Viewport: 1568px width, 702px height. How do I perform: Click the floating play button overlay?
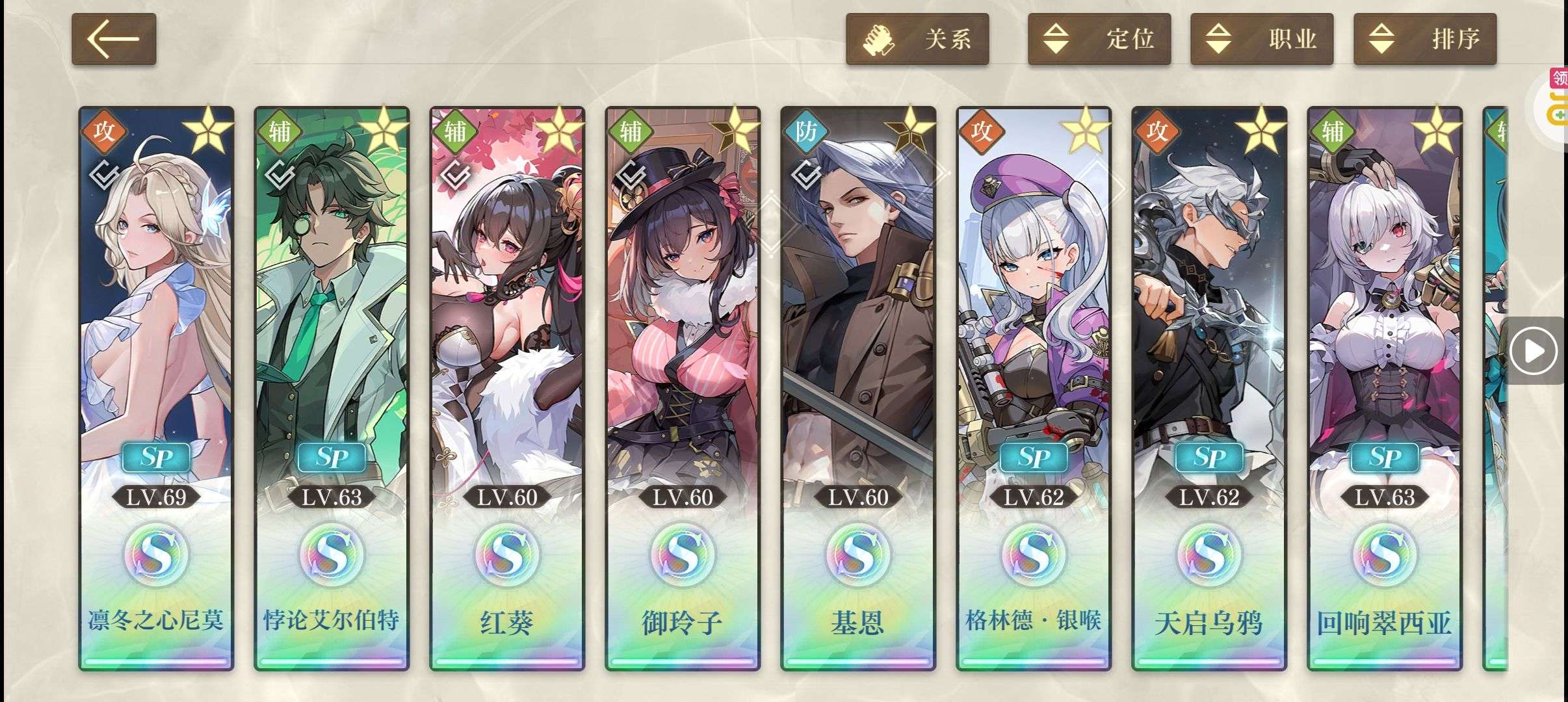click(x=1534, y=351)
